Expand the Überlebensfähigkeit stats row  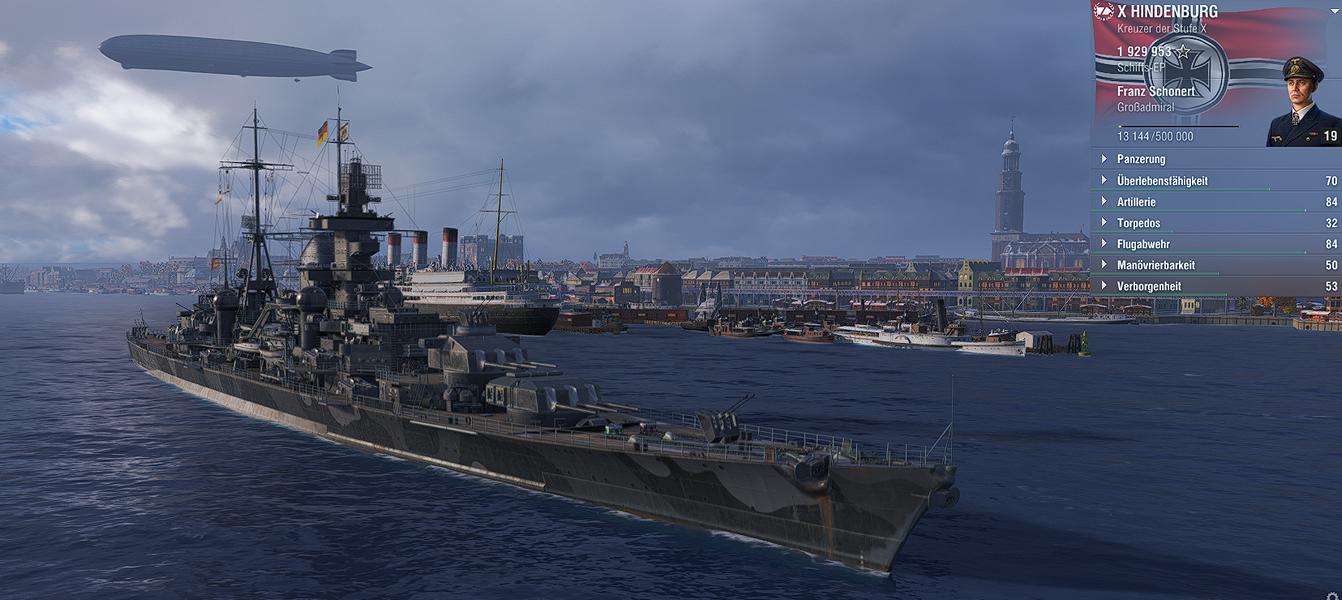(1162, 181)
